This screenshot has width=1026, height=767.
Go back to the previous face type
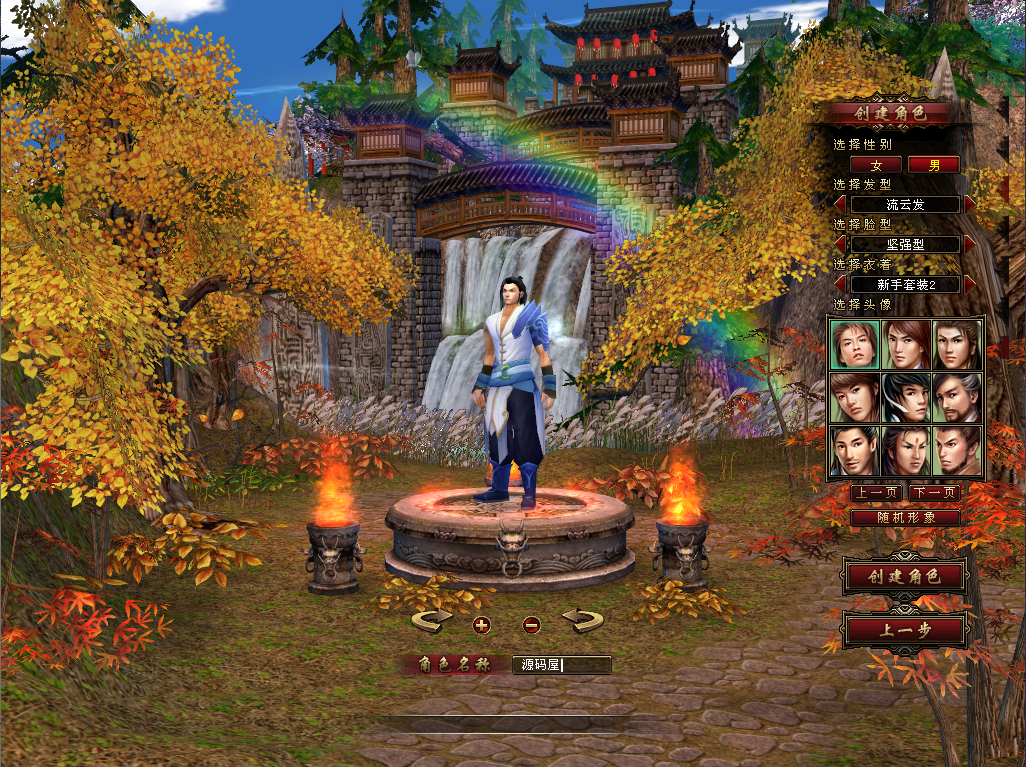(840, 244)
